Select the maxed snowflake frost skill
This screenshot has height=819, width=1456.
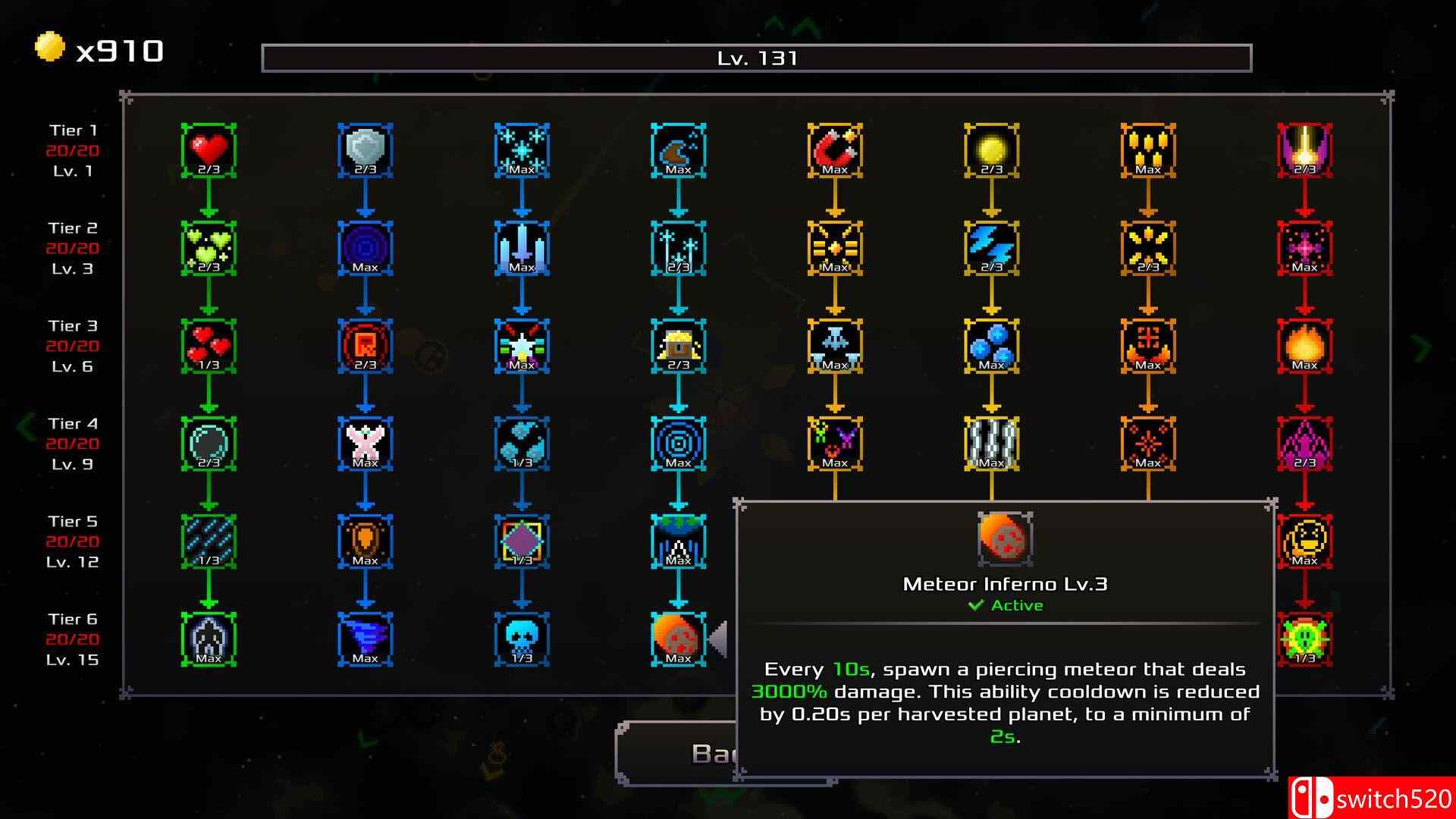click(x=521, y=149)
